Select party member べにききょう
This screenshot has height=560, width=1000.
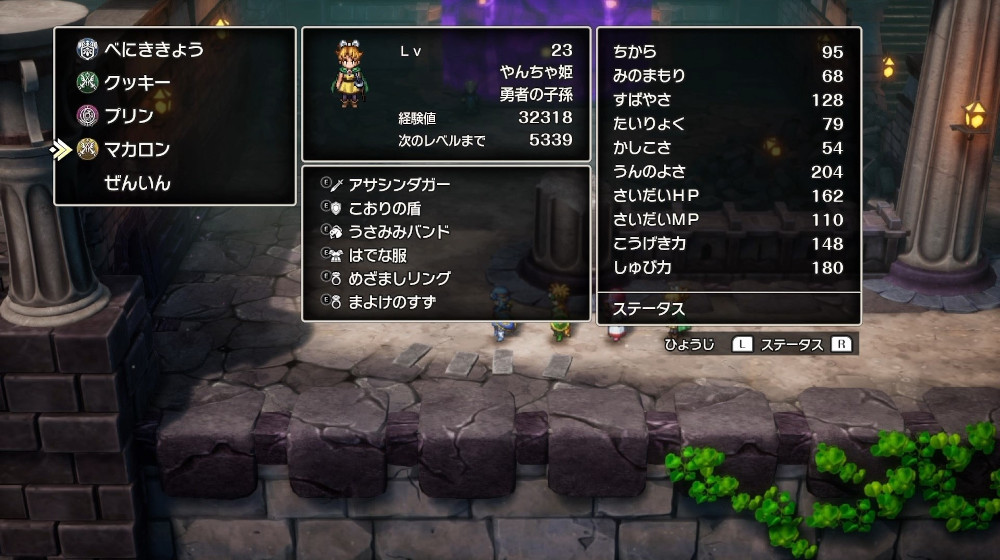pyautogui.click(x=152, y=50)
